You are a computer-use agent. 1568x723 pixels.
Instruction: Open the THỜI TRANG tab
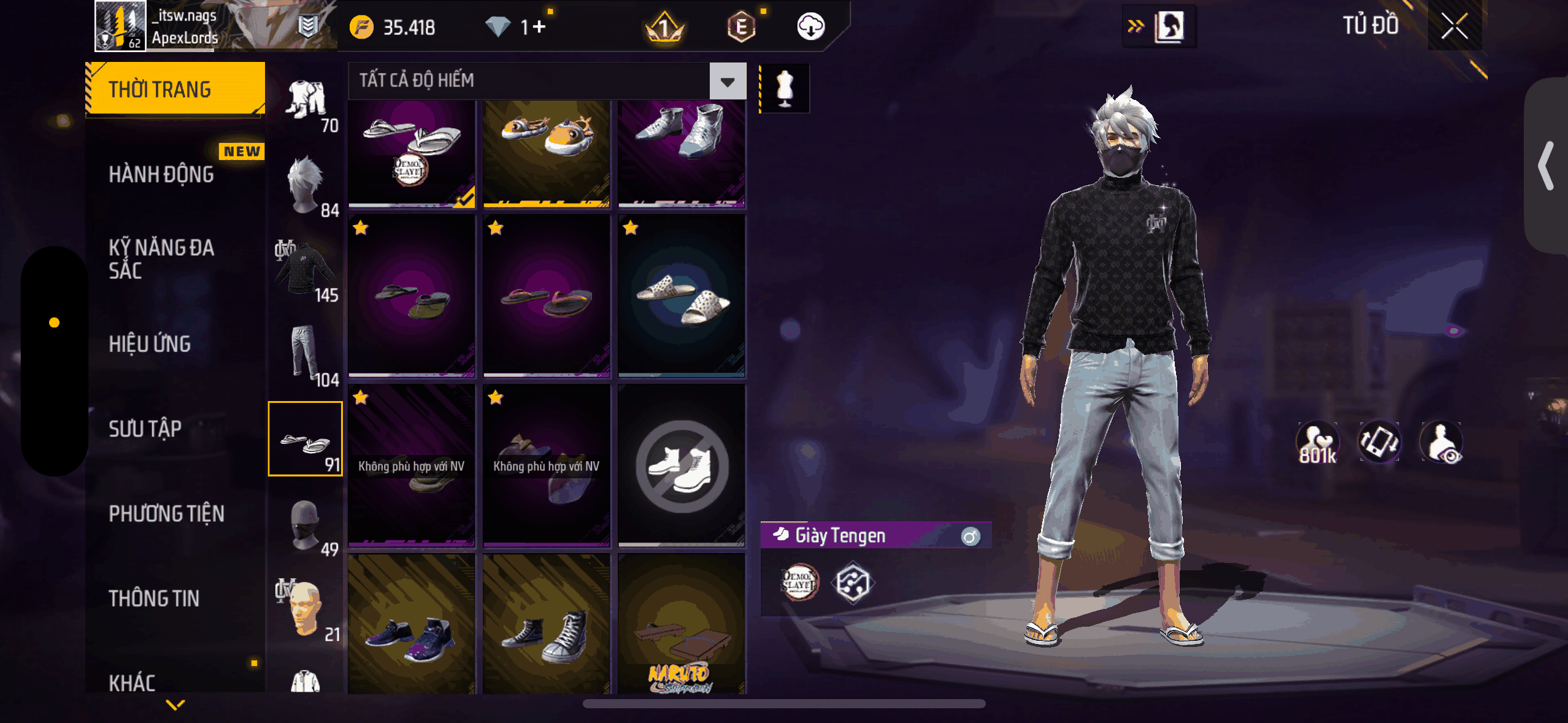tap(175, 90)
